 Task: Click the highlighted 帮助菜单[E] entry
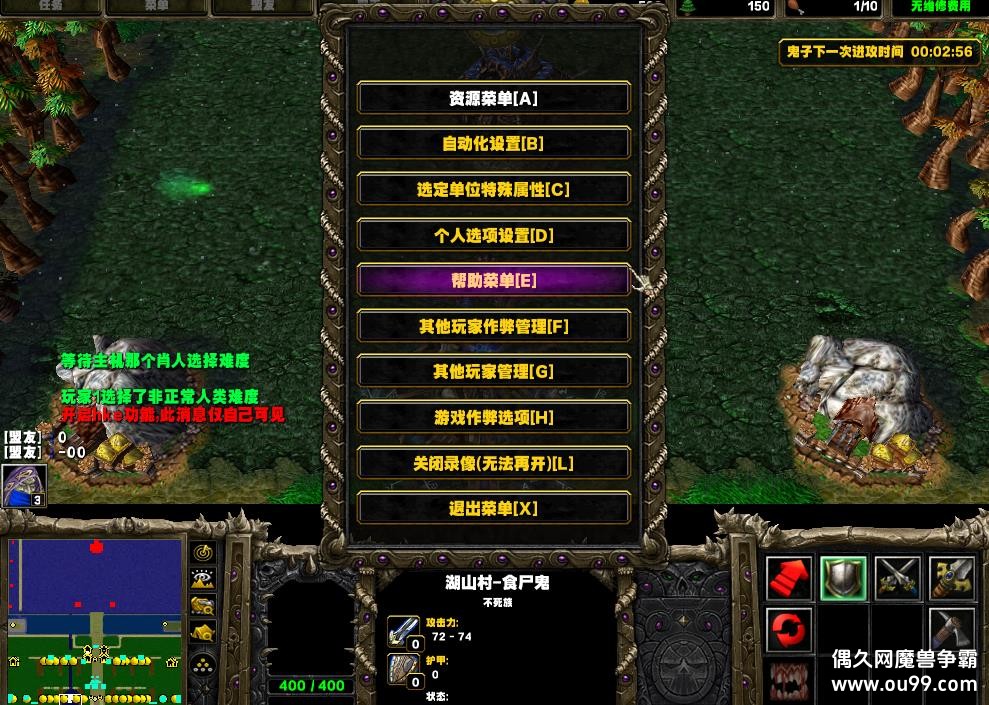[494, 281]
